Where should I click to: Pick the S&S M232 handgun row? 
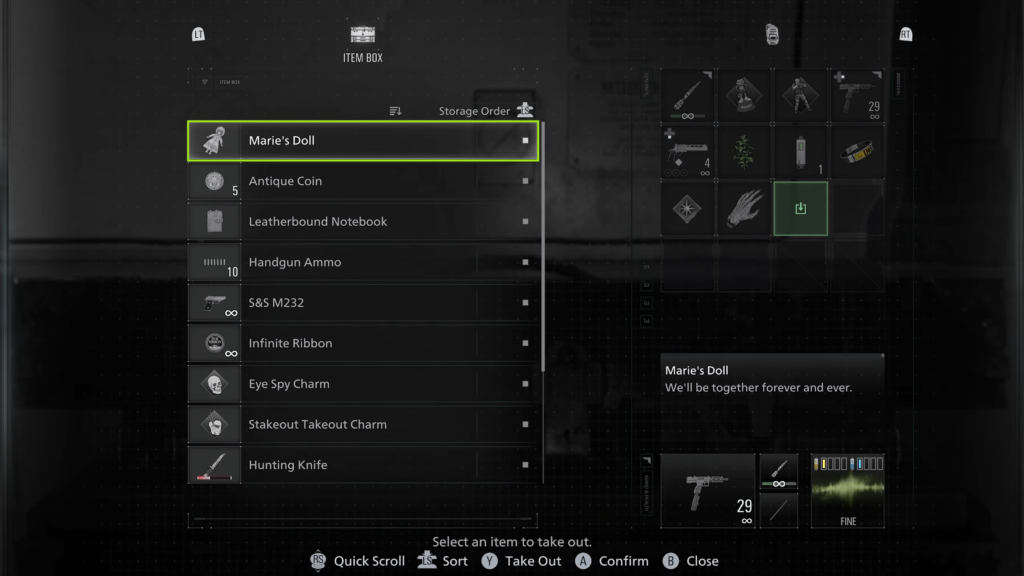click(362, 303)
